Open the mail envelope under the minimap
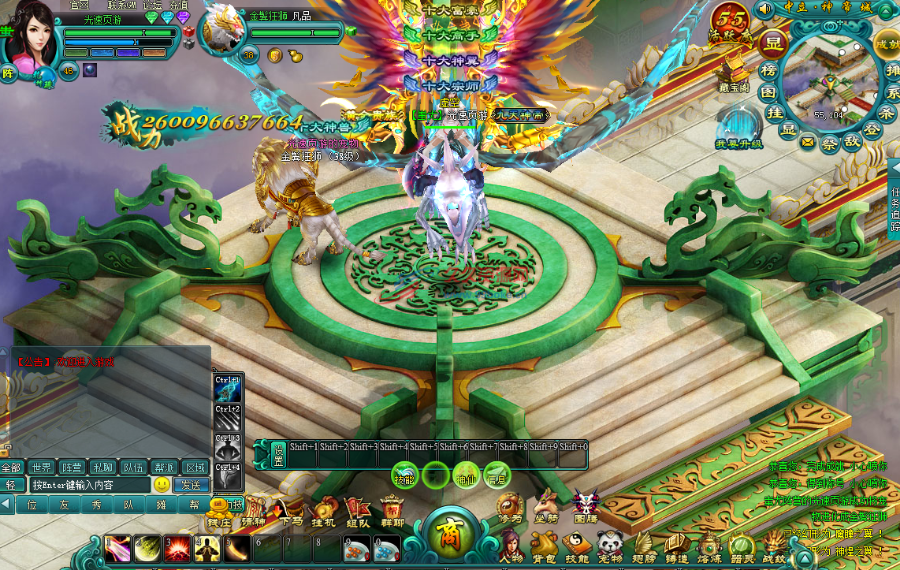 tap(807, 142)
